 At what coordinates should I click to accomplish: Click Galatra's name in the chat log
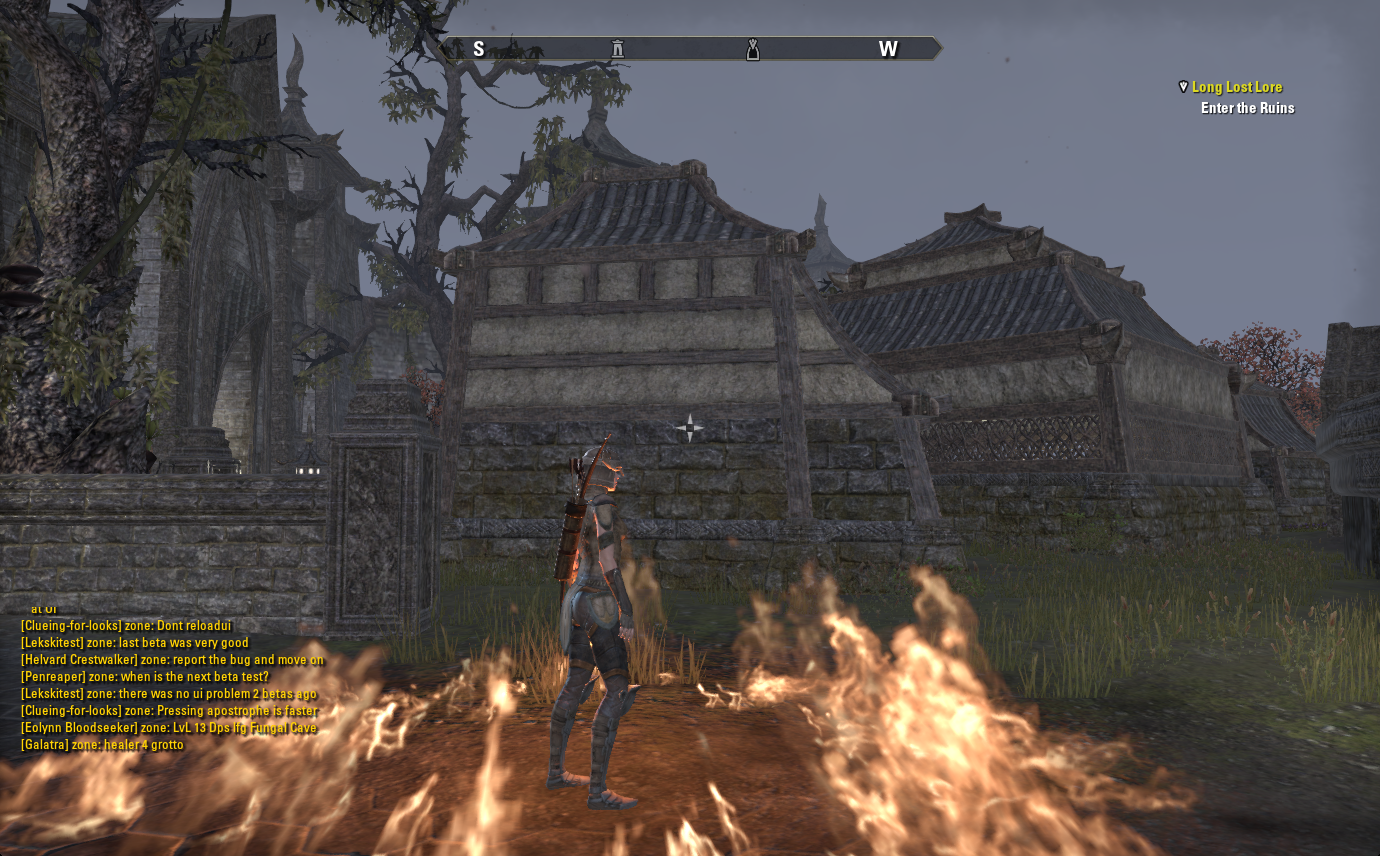(46, 745)
